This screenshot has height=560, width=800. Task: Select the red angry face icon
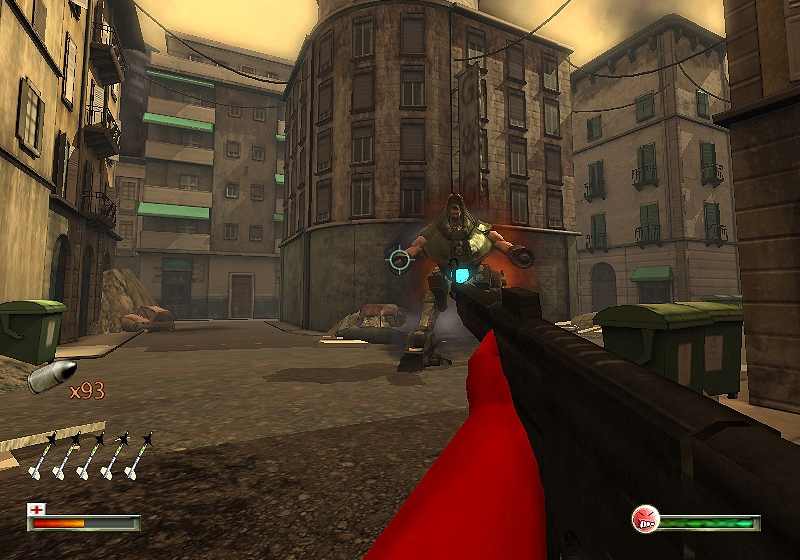[646, 519]
